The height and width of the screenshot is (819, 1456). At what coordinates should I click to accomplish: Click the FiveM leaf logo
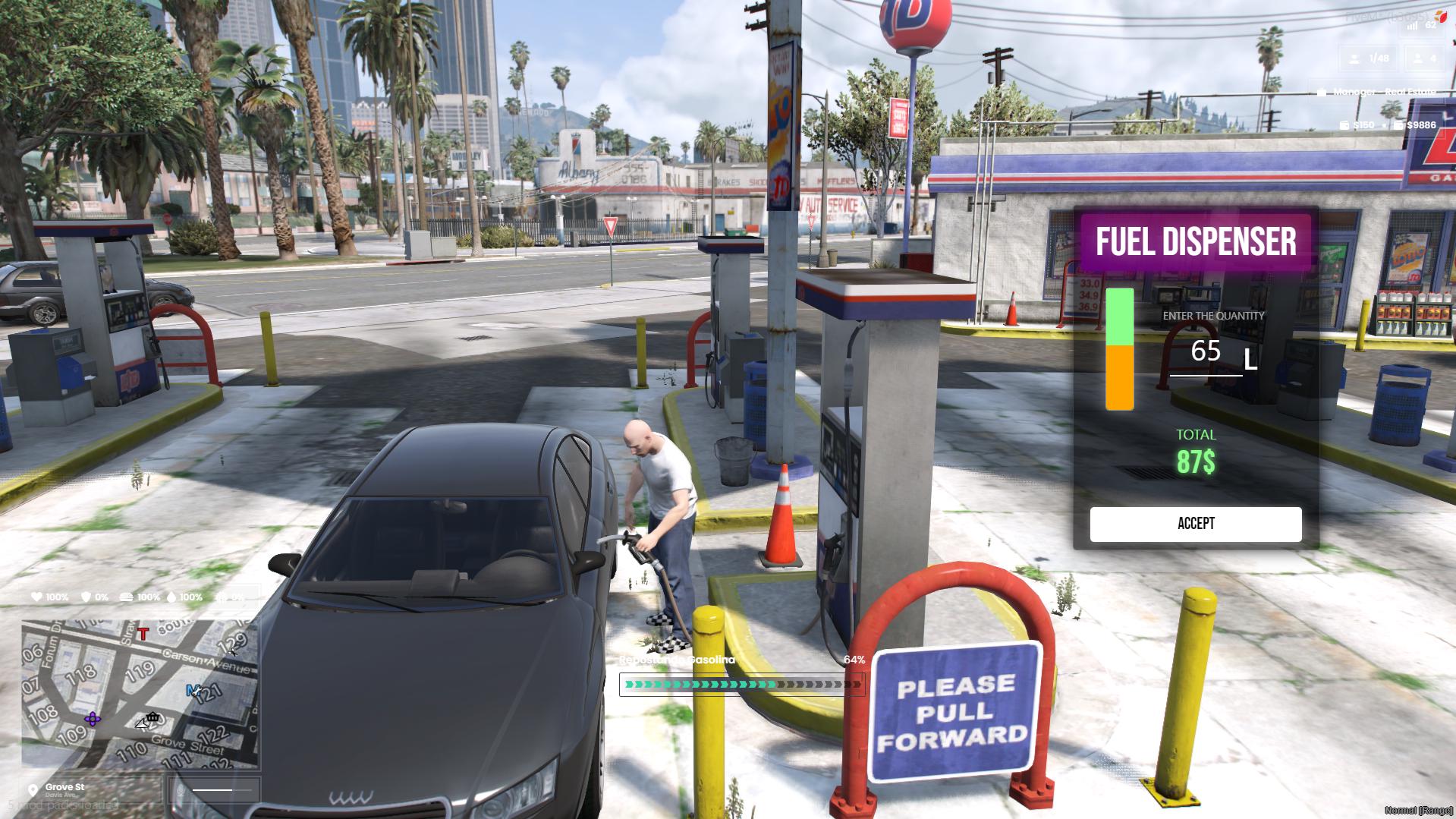coord(1441,17)
